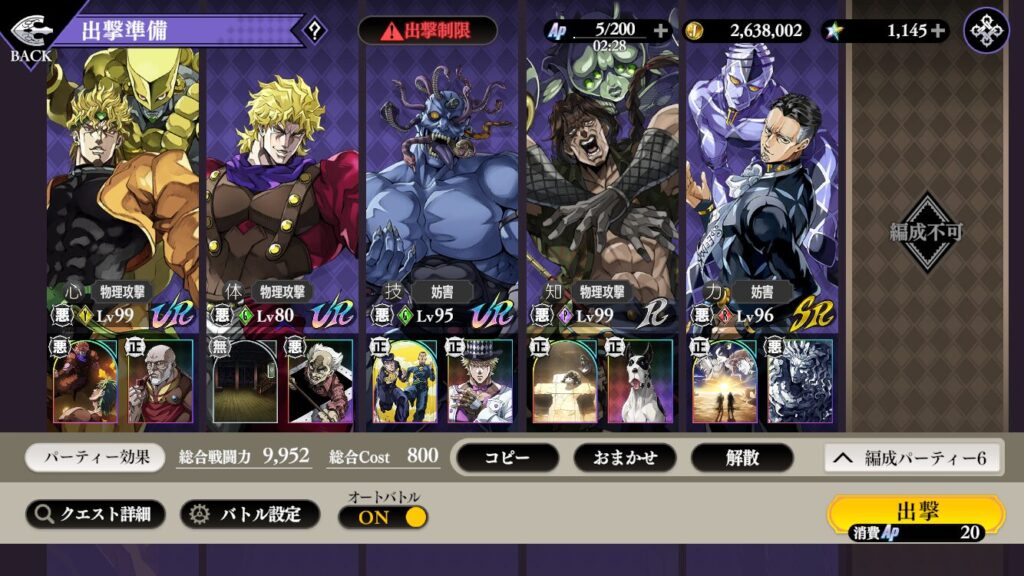Open バトル設定 battle settings
The width and height of the screenshot is (1024, 576).
click(249, 514)
